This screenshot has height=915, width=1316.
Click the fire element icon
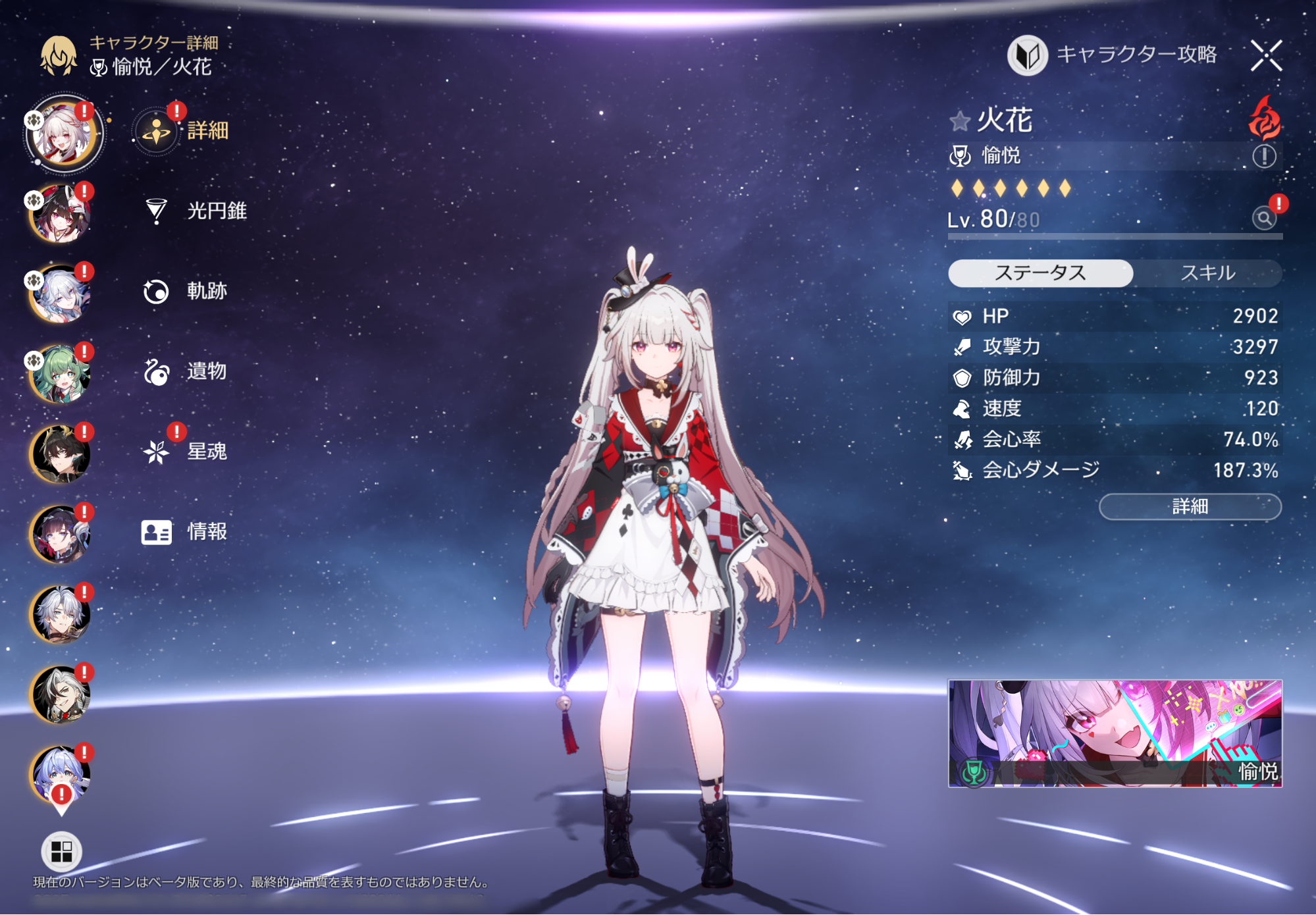click(1265, 118)
